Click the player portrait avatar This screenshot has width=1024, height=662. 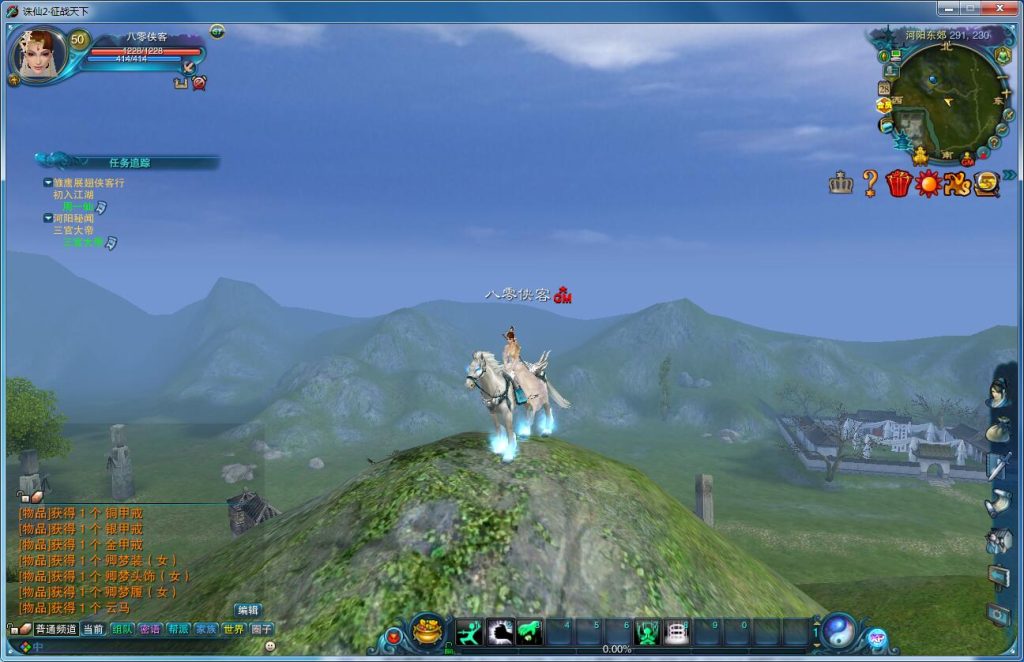pos(40,54)
